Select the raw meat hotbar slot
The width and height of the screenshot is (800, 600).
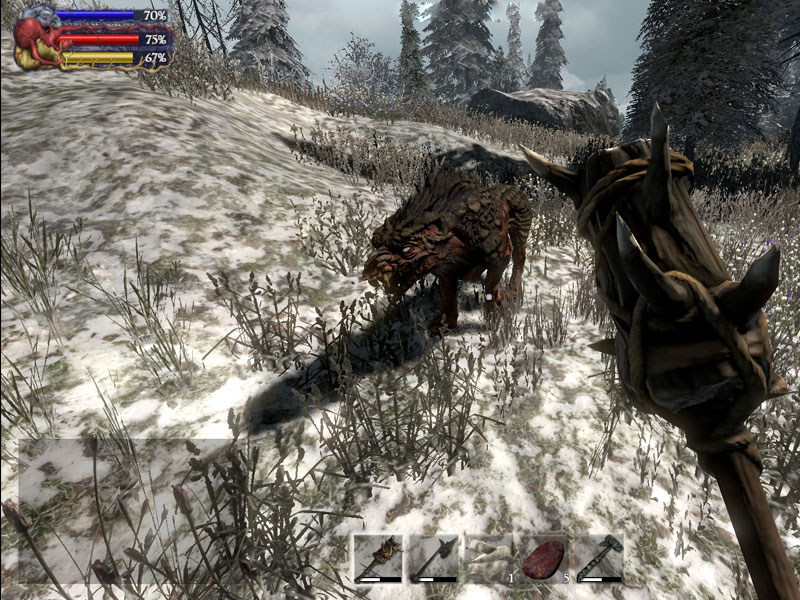(x=544, y=558)
